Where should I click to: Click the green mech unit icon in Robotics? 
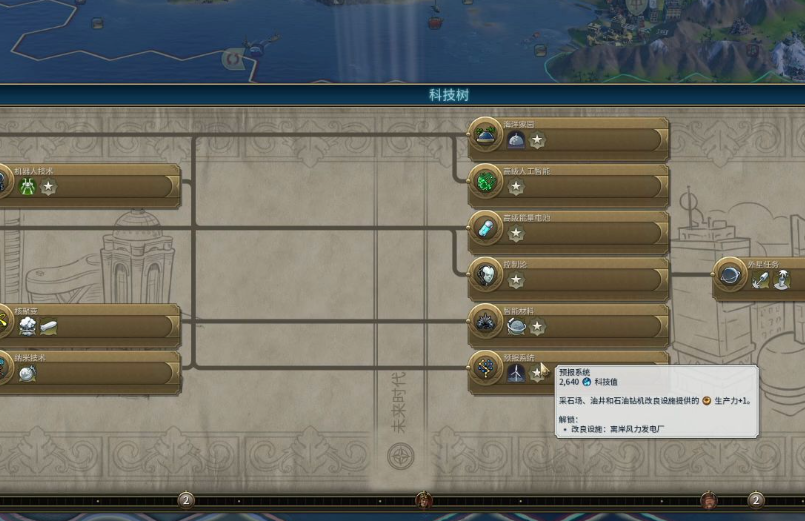click(27, 187)
